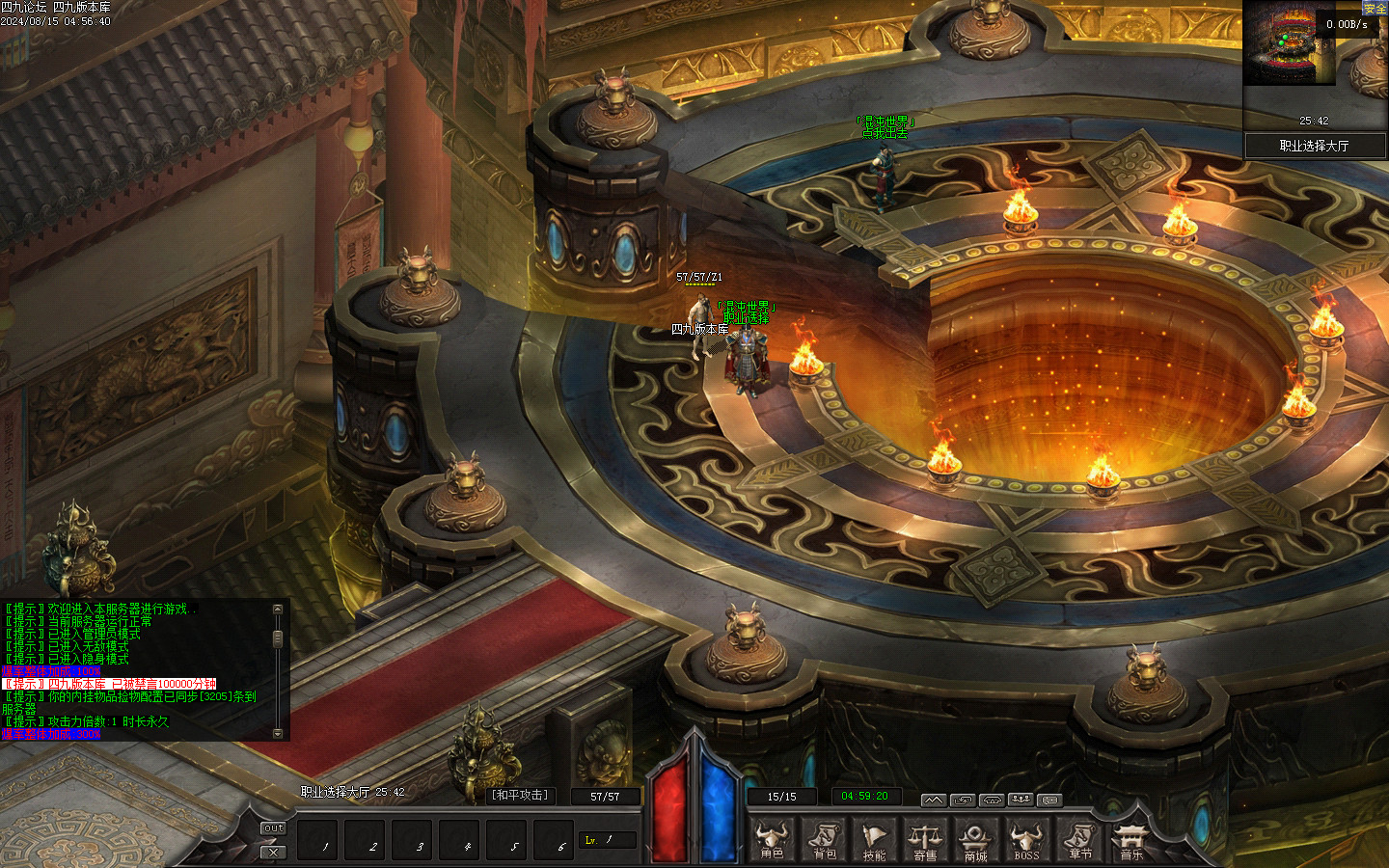Viewport: 1389px width, 868px height.
Task: Switch the 和平攻击 attack mode
Action: pyautogui.click(x=520, y=796)
